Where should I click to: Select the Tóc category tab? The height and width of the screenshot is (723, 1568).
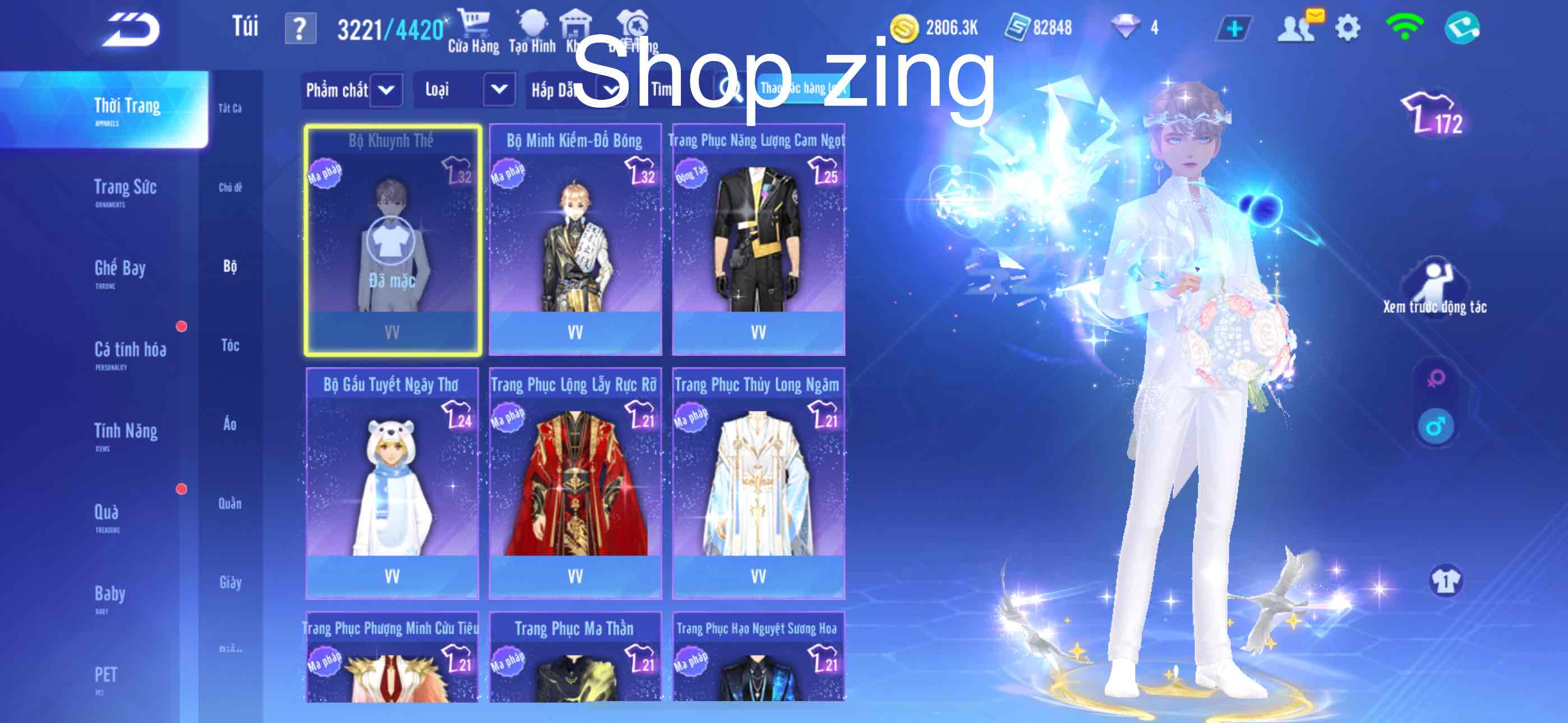[230, 346]
